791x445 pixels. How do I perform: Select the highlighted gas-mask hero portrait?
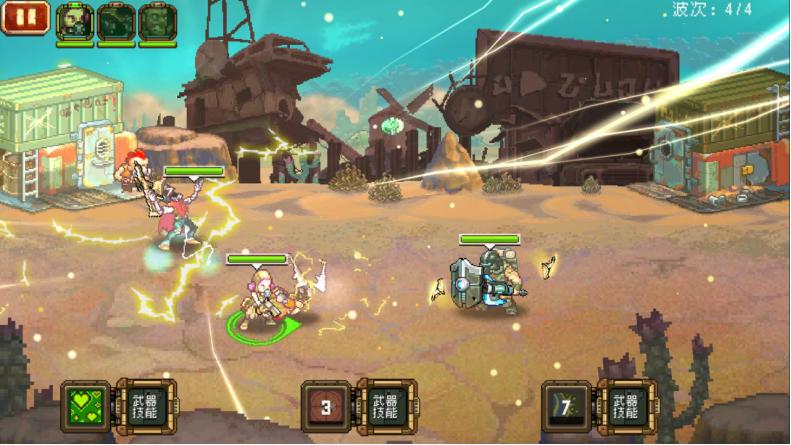75,21
